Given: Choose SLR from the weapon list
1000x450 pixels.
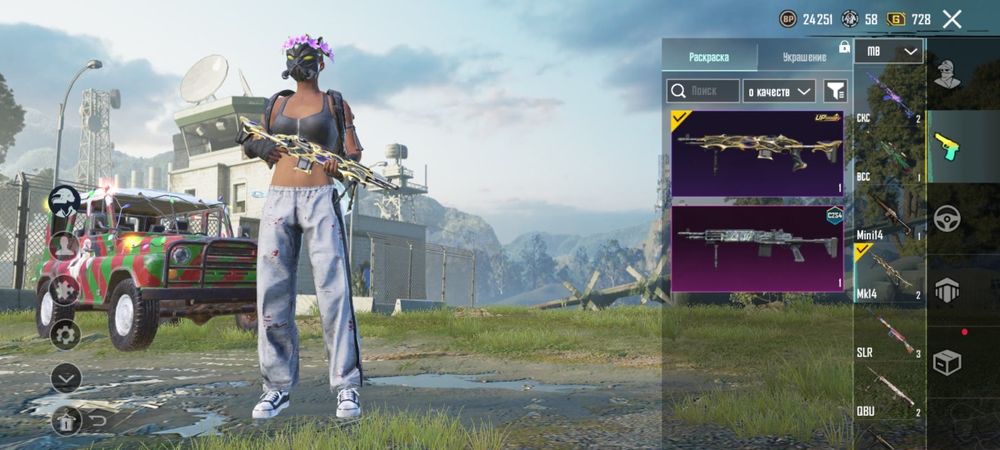Looking at the screenshot, I should click(x=889, y=335).
